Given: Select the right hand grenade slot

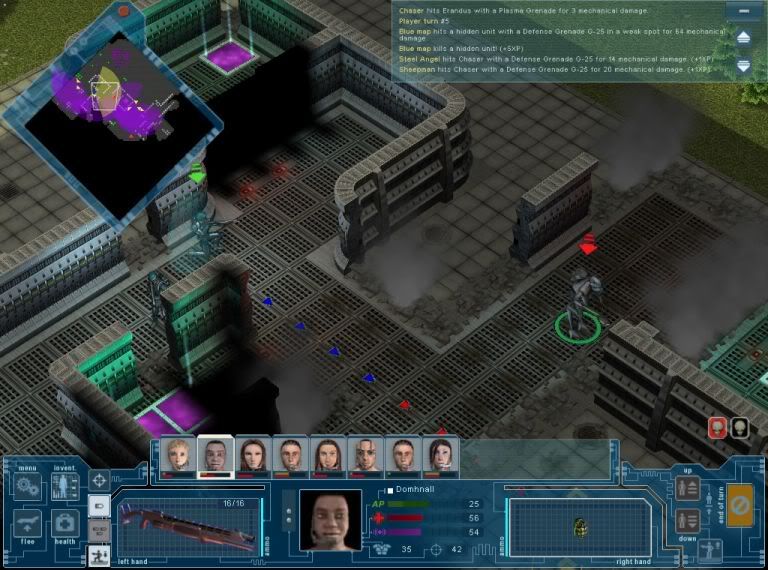Looking at the screenshot, I should [x=579, y=526].
